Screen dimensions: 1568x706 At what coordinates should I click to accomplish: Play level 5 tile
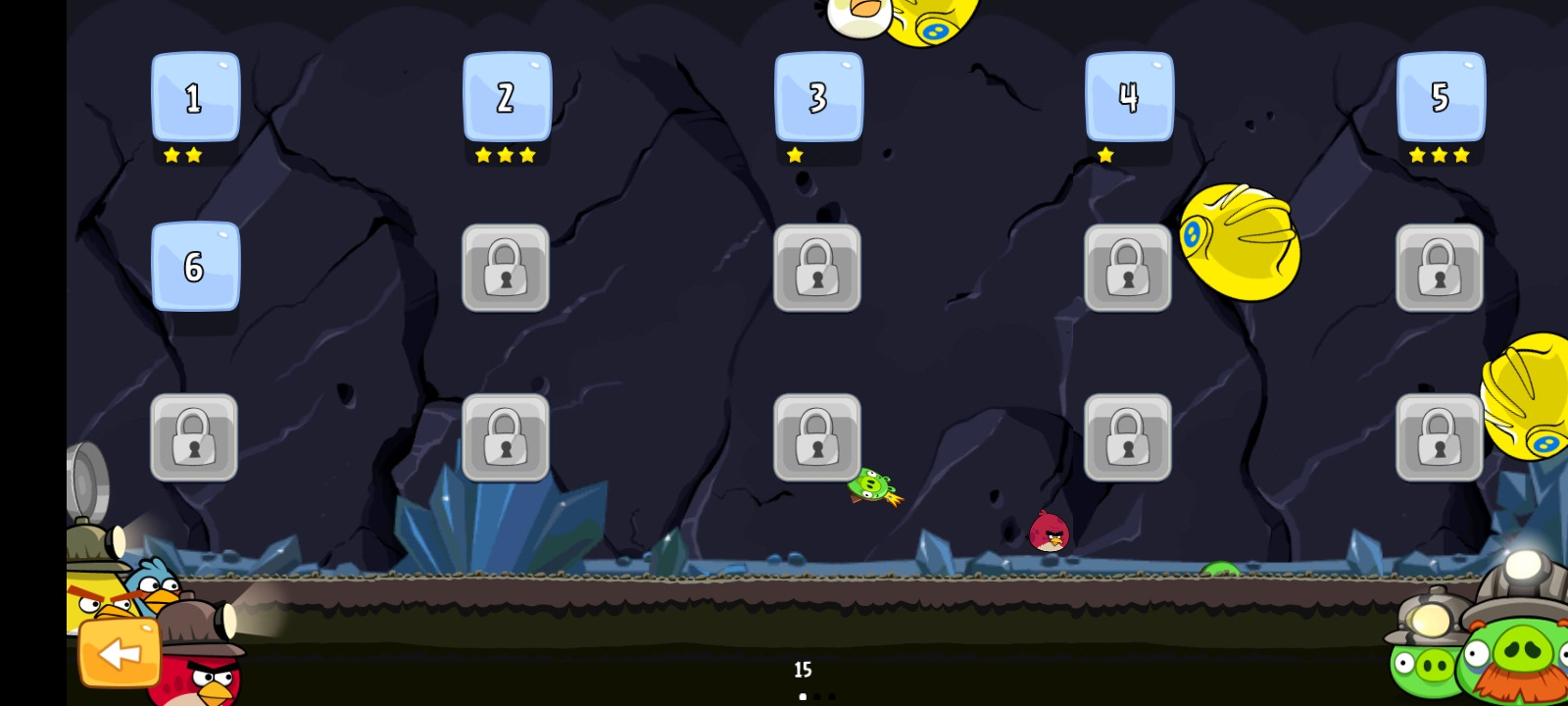point(1441,97)
